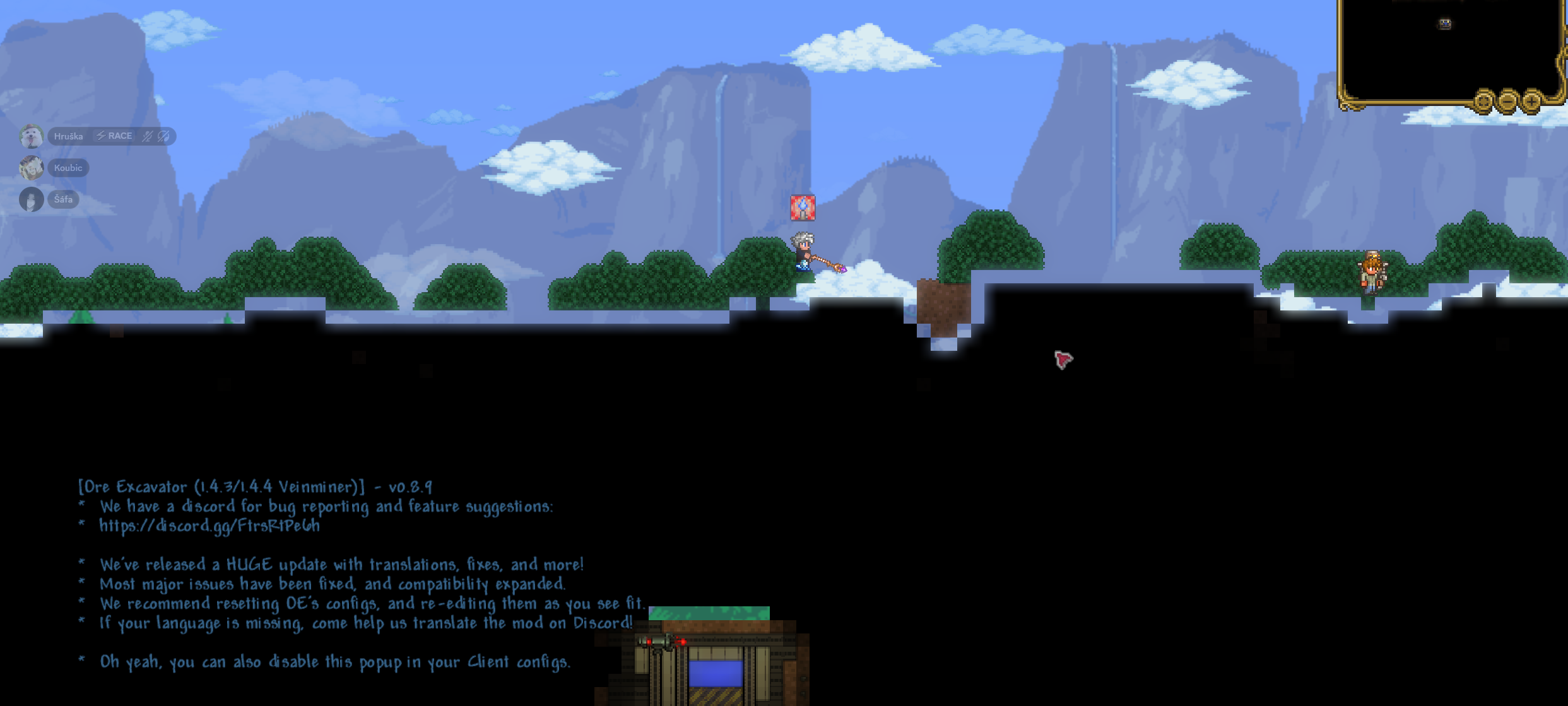Select Šáfa in the voice overlay
The width and height of the screenshot is (1568, 706).
(62, 199)
